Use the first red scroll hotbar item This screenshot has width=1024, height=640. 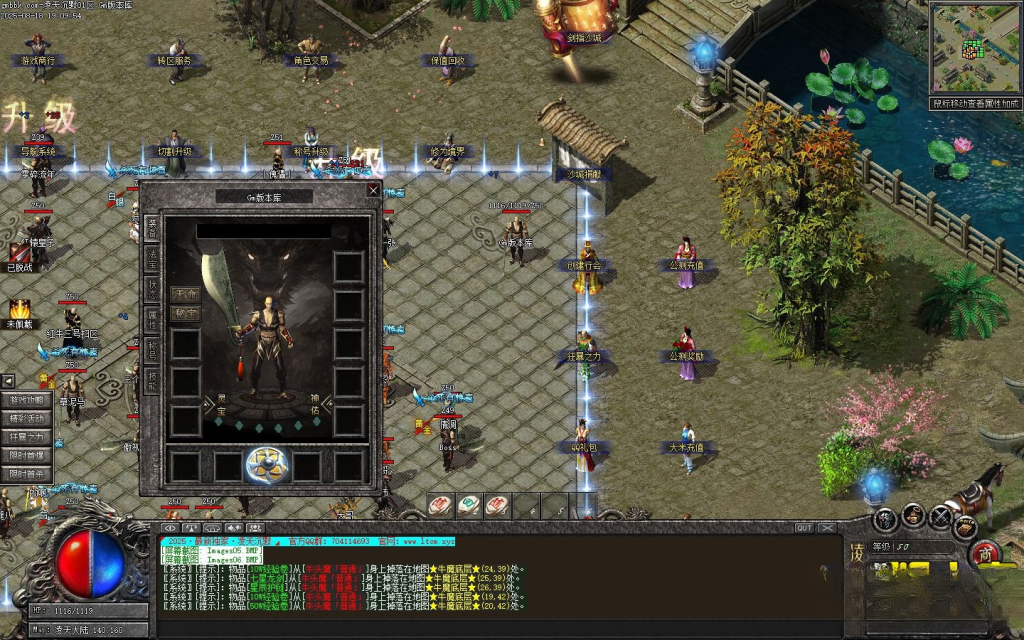click(x=440, y=506)
